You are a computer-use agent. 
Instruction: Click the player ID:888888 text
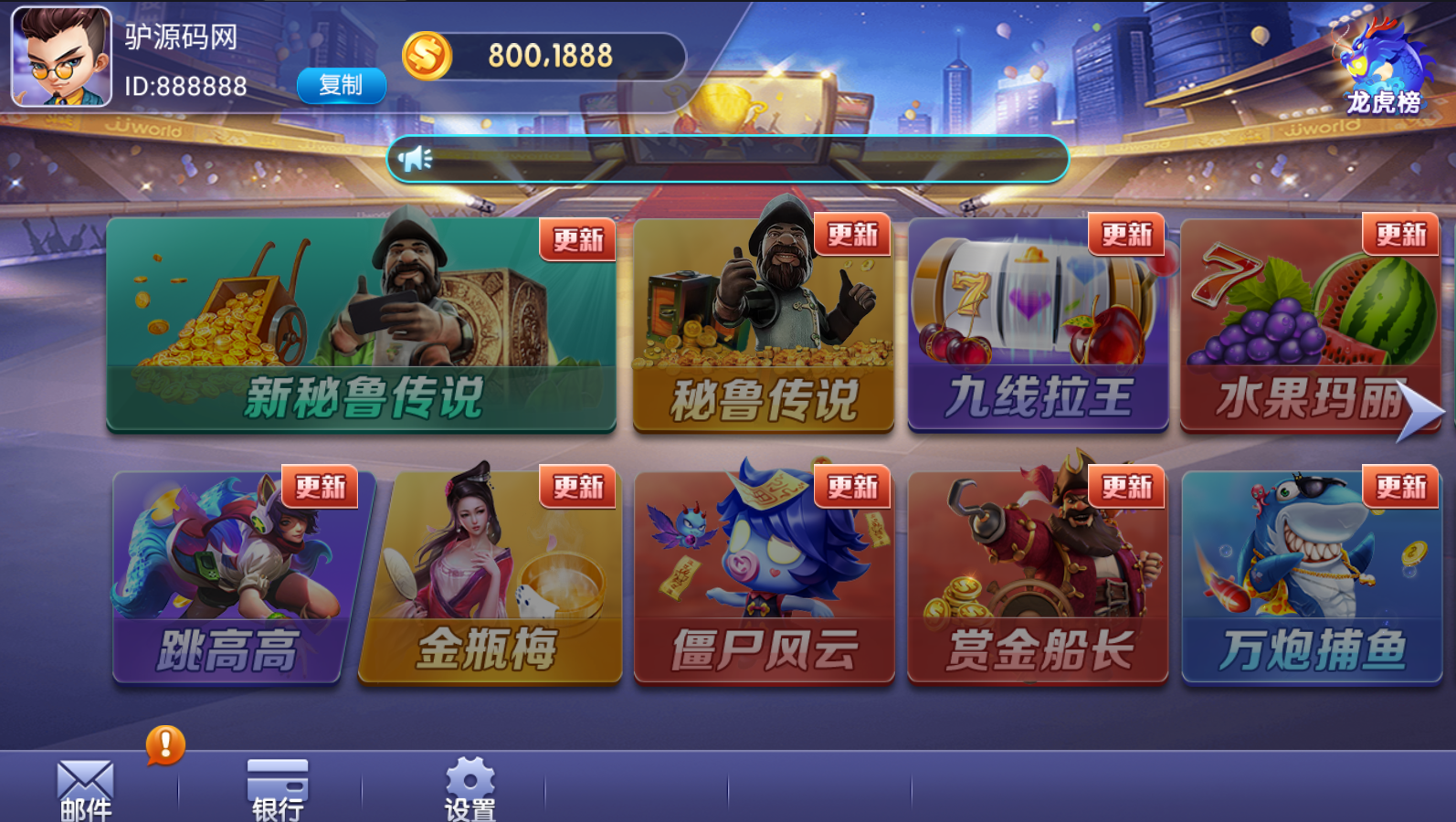click(x=185, y=87)
